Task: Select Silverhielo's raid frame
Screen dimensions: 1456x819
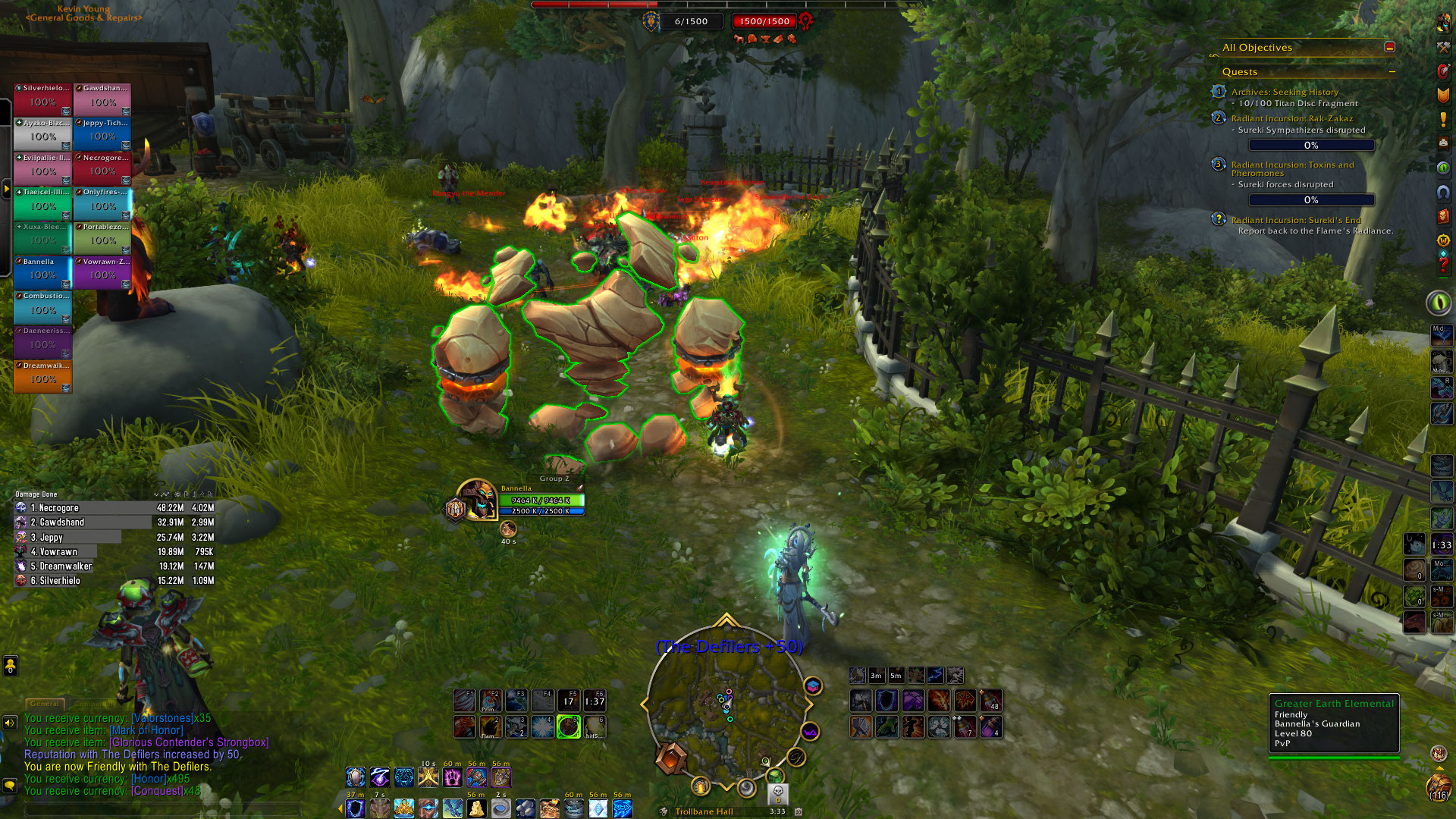Action: tap(42, 100)
